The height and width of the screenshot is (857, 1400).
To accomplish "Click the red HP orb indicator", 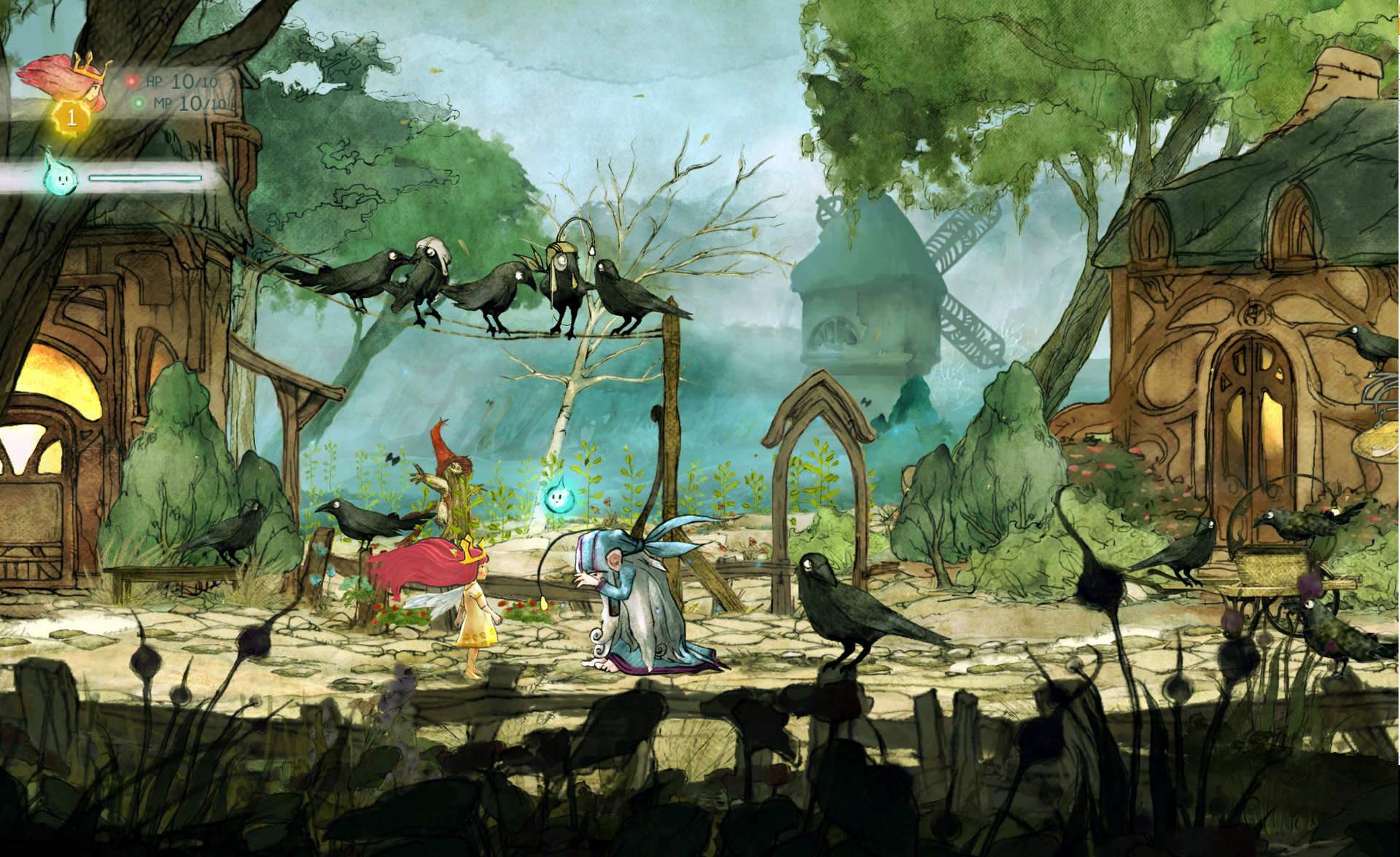I will [132, 82].
